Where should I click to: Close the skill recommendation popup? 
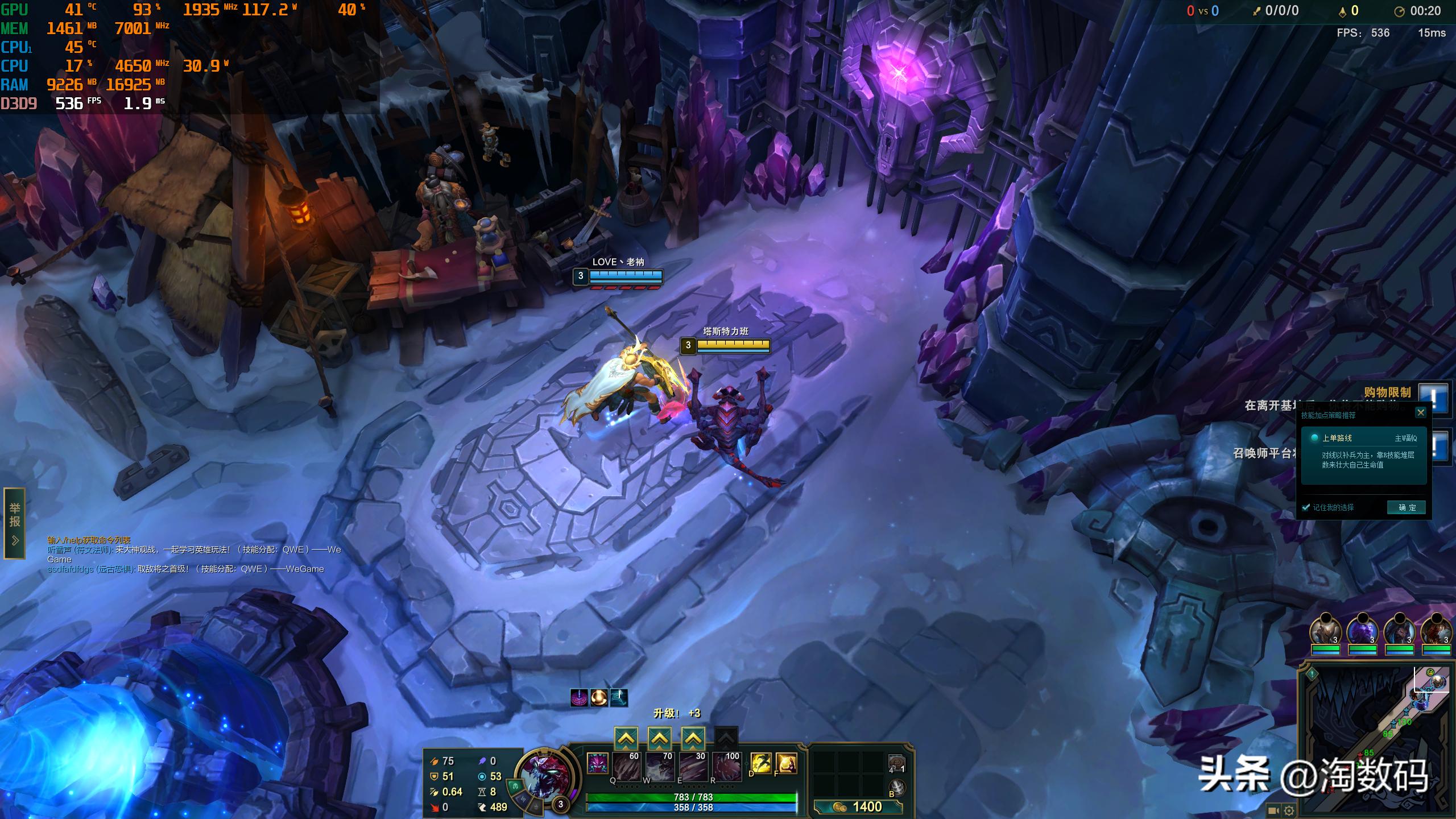1421,412
